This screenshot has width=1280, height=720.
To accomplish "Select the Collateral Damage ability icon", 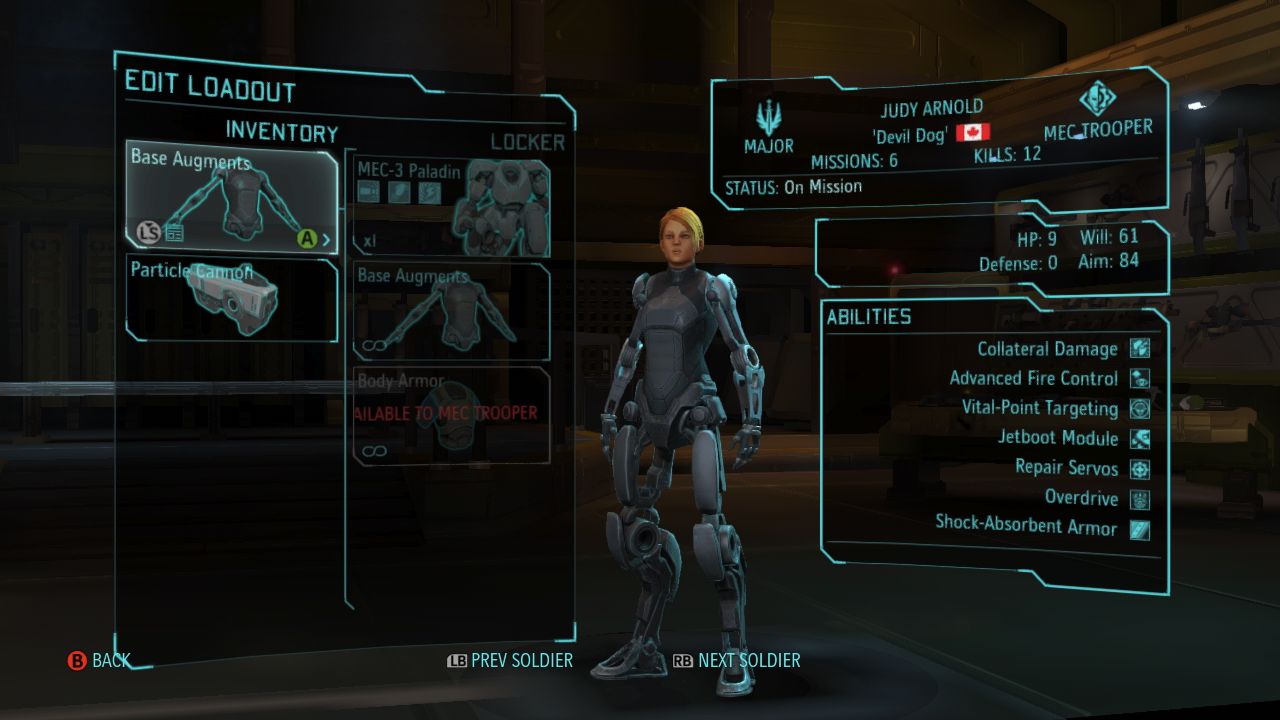I will [1140, 348].
